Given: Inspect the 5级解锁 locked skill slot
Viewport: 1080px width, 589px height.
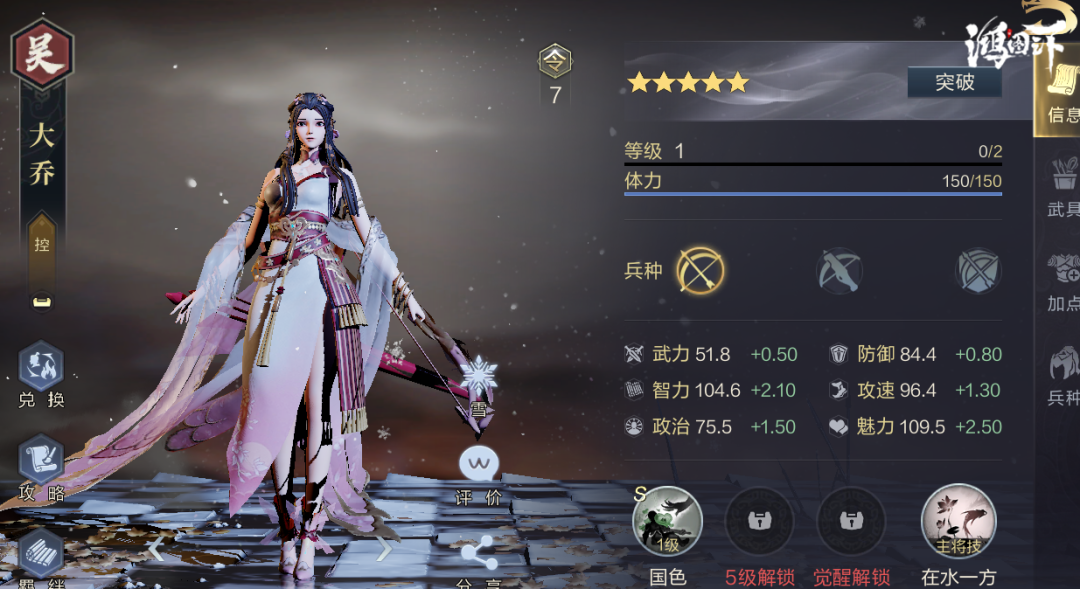Looking at the screenshot, I should click(x=759, y=521).
